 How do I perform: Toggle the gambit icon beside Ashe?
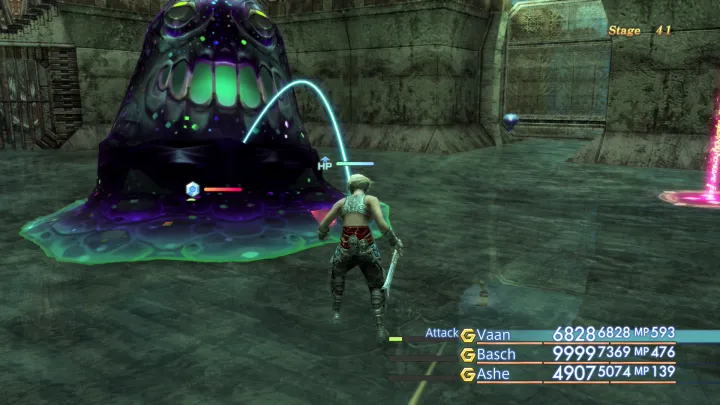point(467,374)
